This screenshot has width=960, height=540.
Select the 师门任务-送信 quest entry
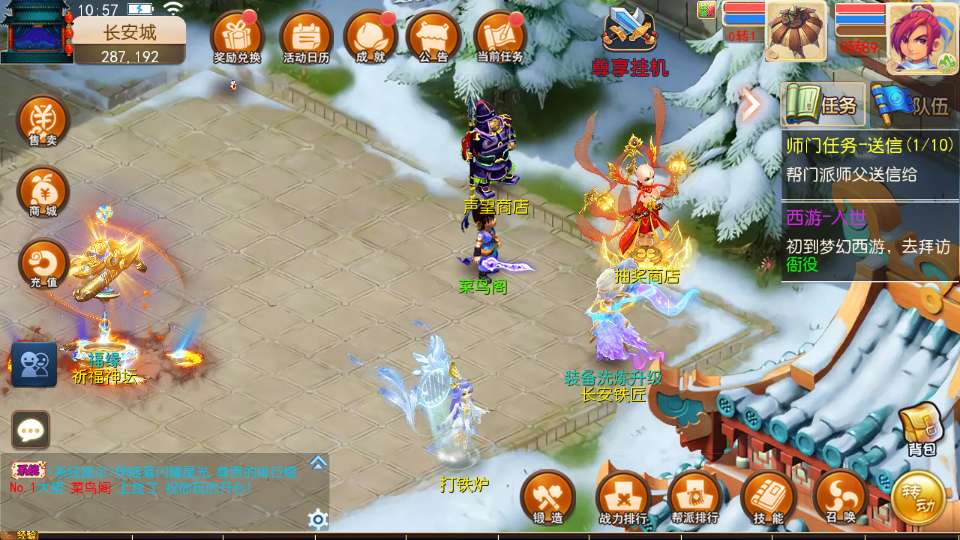[x=870, y=160]
